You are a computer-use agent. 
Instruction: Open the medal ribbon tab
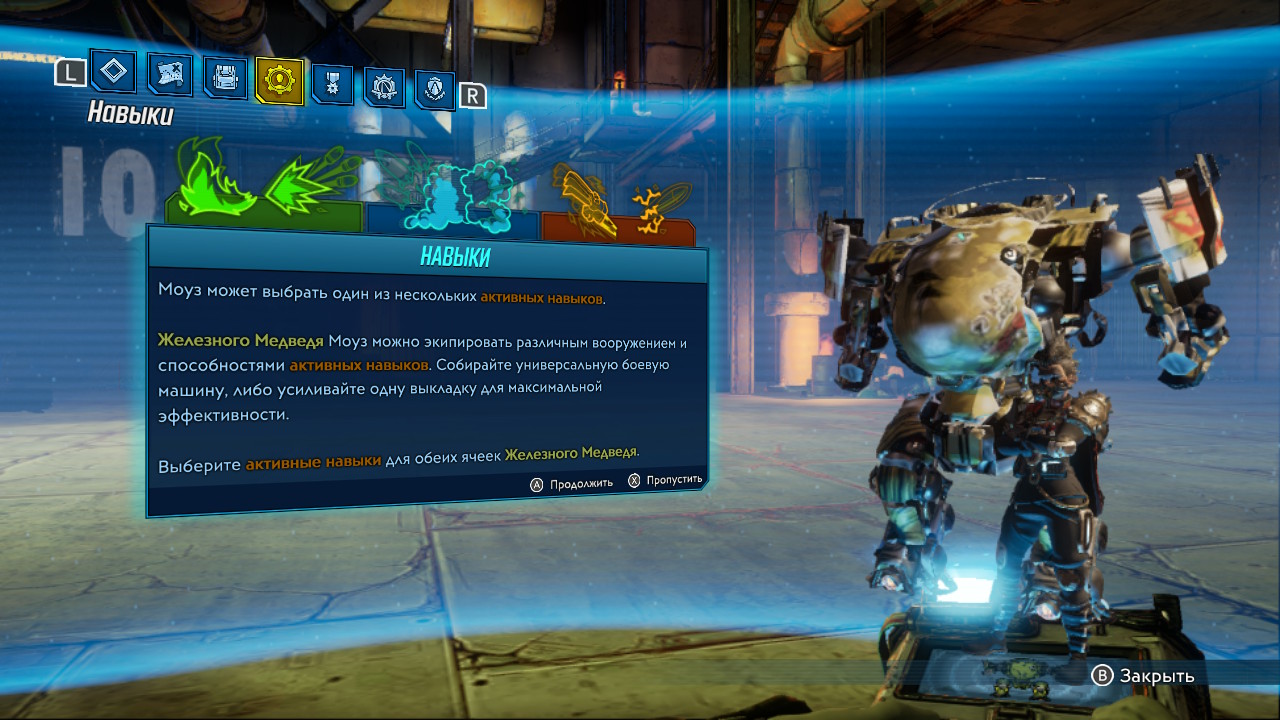point(332,85)
